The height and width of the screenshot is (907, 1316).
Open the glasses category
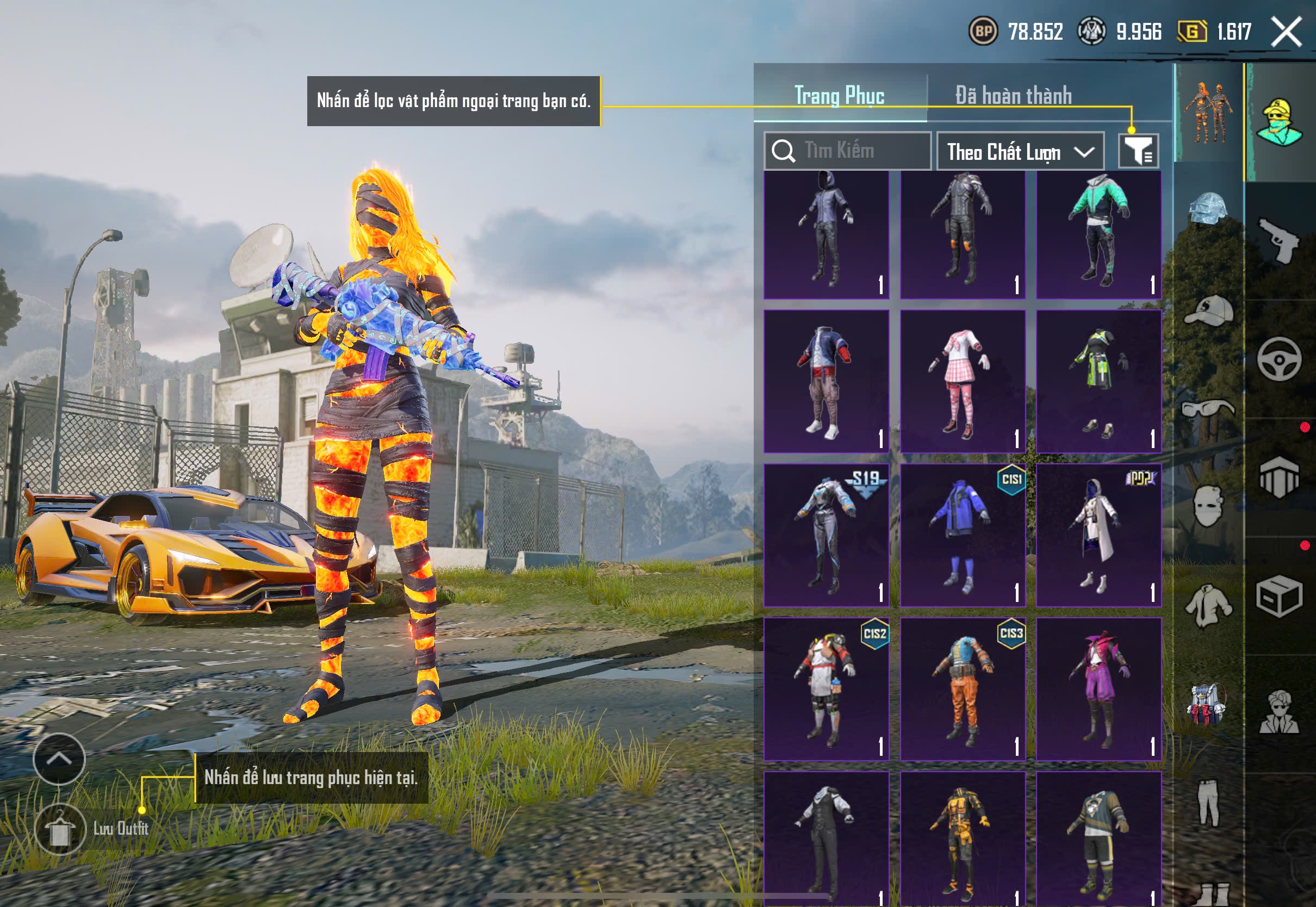[x=1208, y=408]
